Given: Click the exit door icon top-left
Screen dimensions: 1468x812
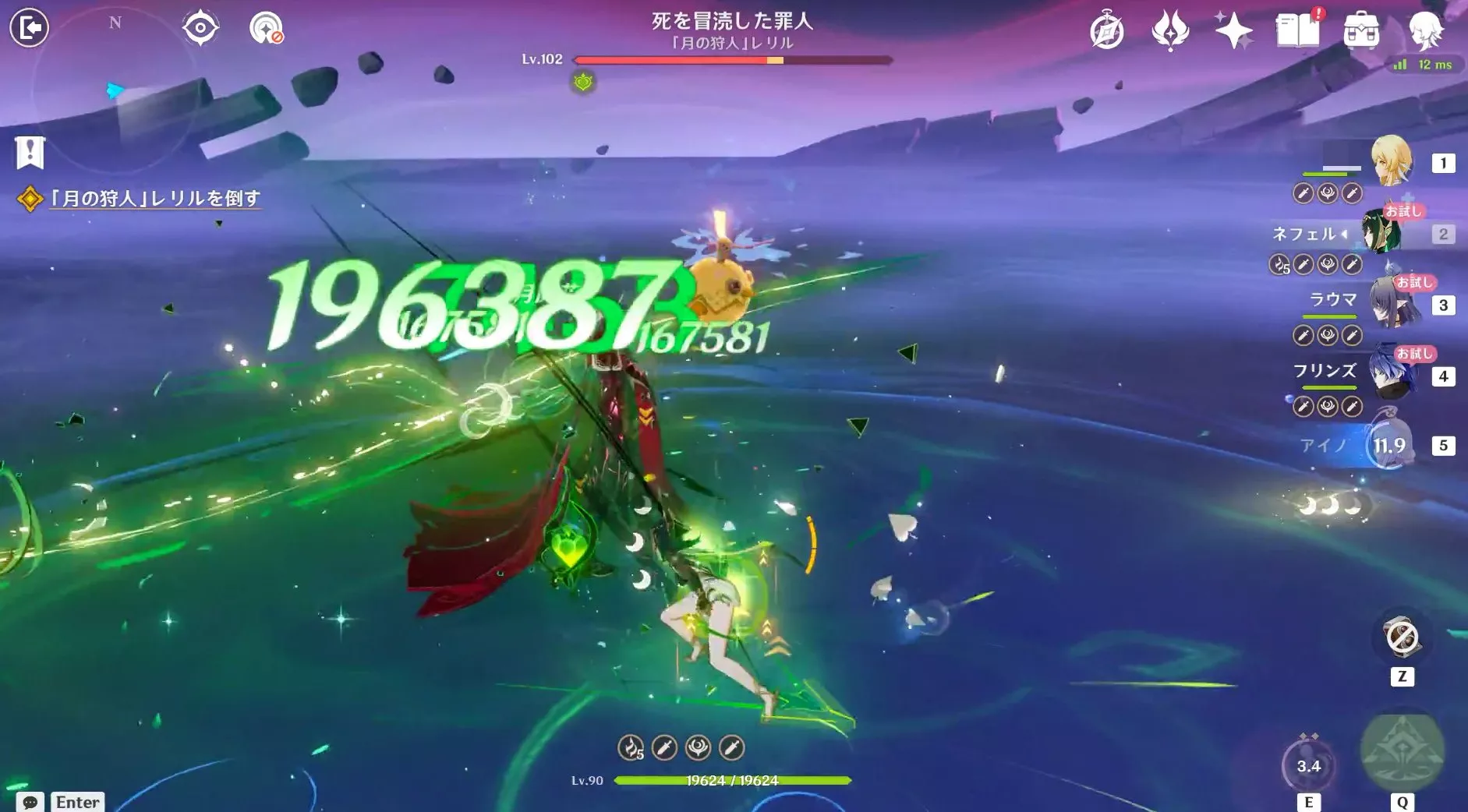Looking at the screenshot, I should point(28,26).
